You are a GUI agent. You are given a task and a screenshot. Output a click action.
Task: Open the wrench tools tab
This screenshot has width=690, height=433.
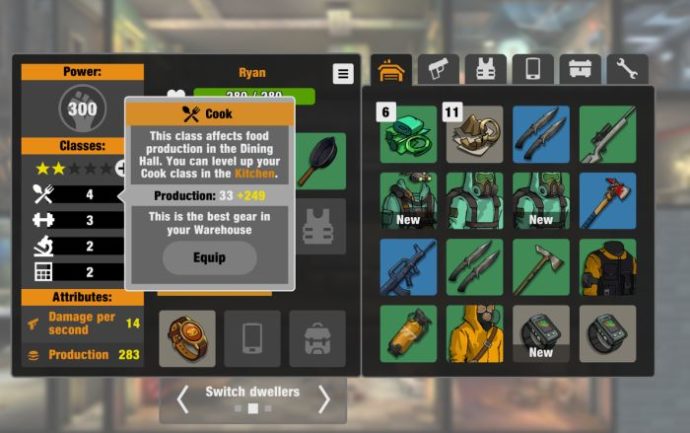[x=627, y=69]
